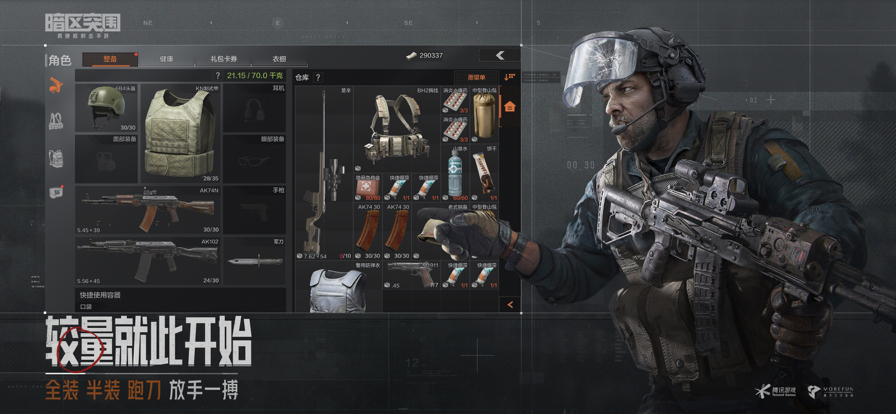Go back using the arrow button
This screenshot has height=414, width=896.
click(498, 55)
